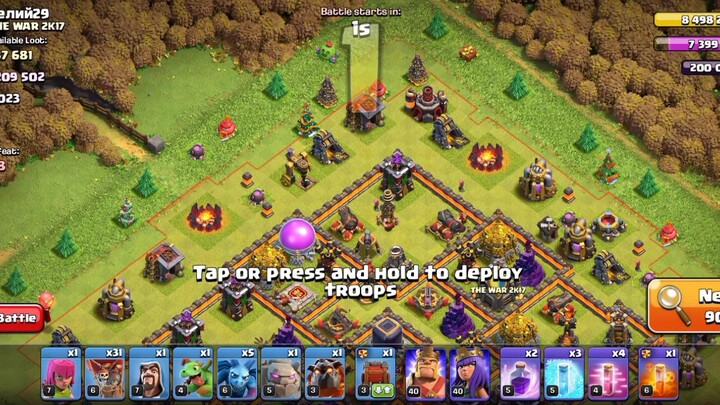
Task: Choose the Golem troop card
Action: tap(281, 374)
